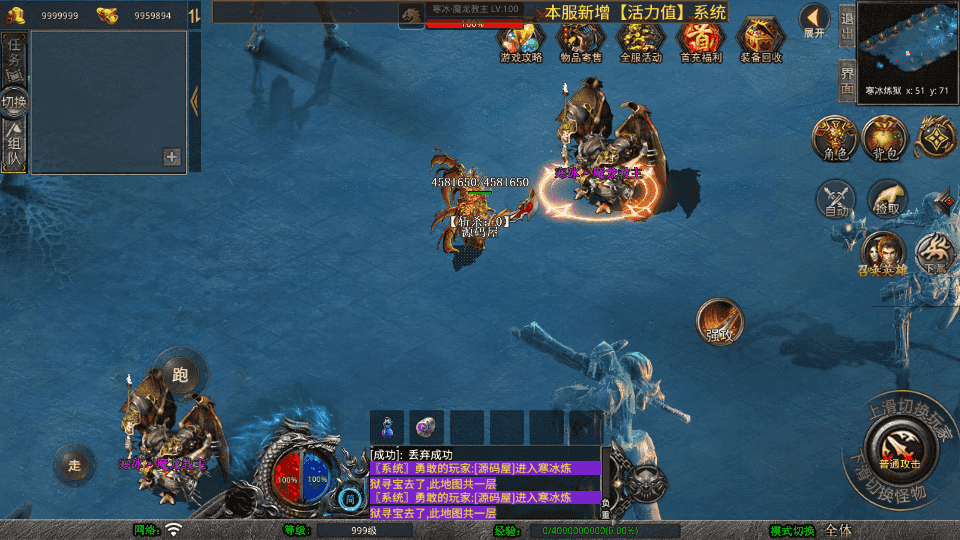This screenshot has height=540, width=960.
Task: Click the 展开 expand arrow button
Action: click(x=815, y=20)
